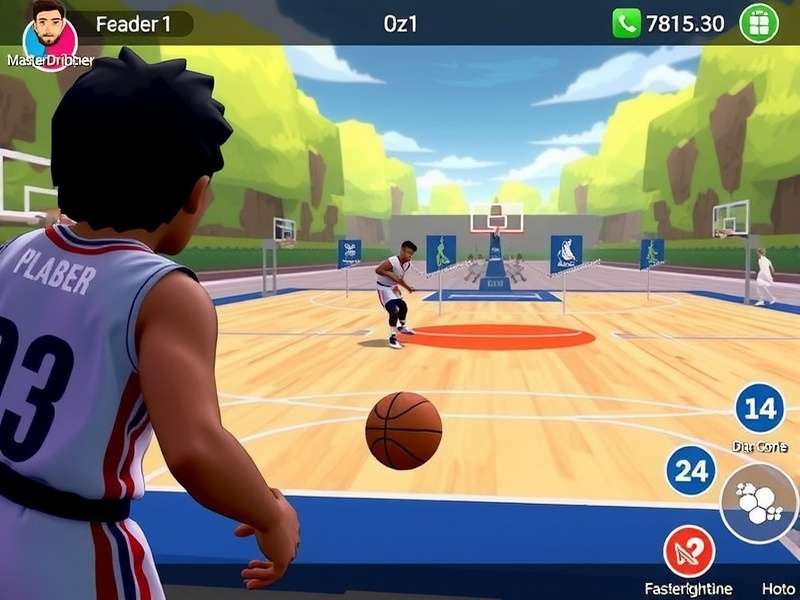
Task: Open the MasterDribbler player avatar
Action: pyautogui.click(x=48, y=32)
